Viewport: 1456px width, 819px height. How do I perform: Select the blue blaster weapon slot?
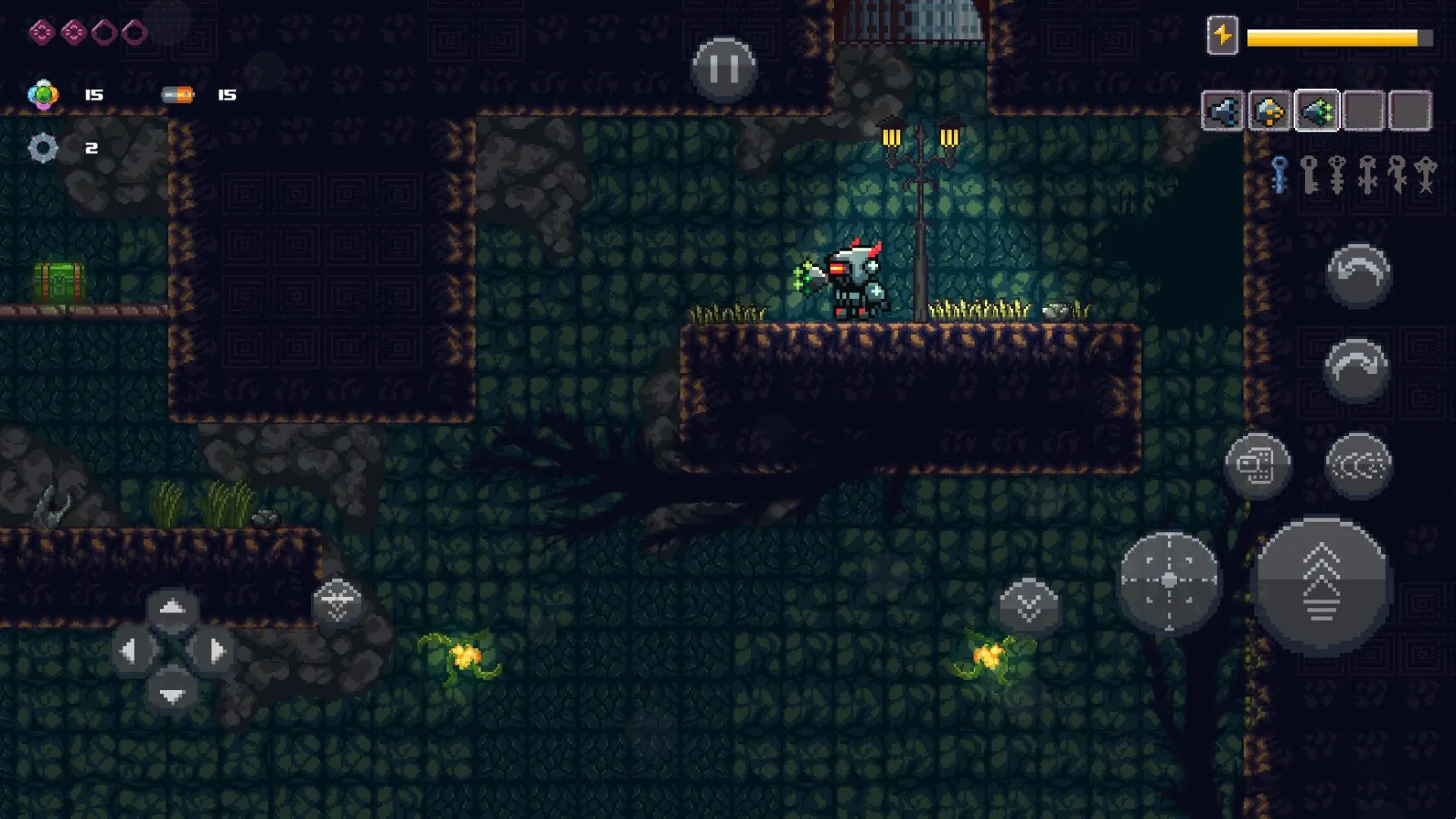pyautogui.click(x=1223, y=111)
